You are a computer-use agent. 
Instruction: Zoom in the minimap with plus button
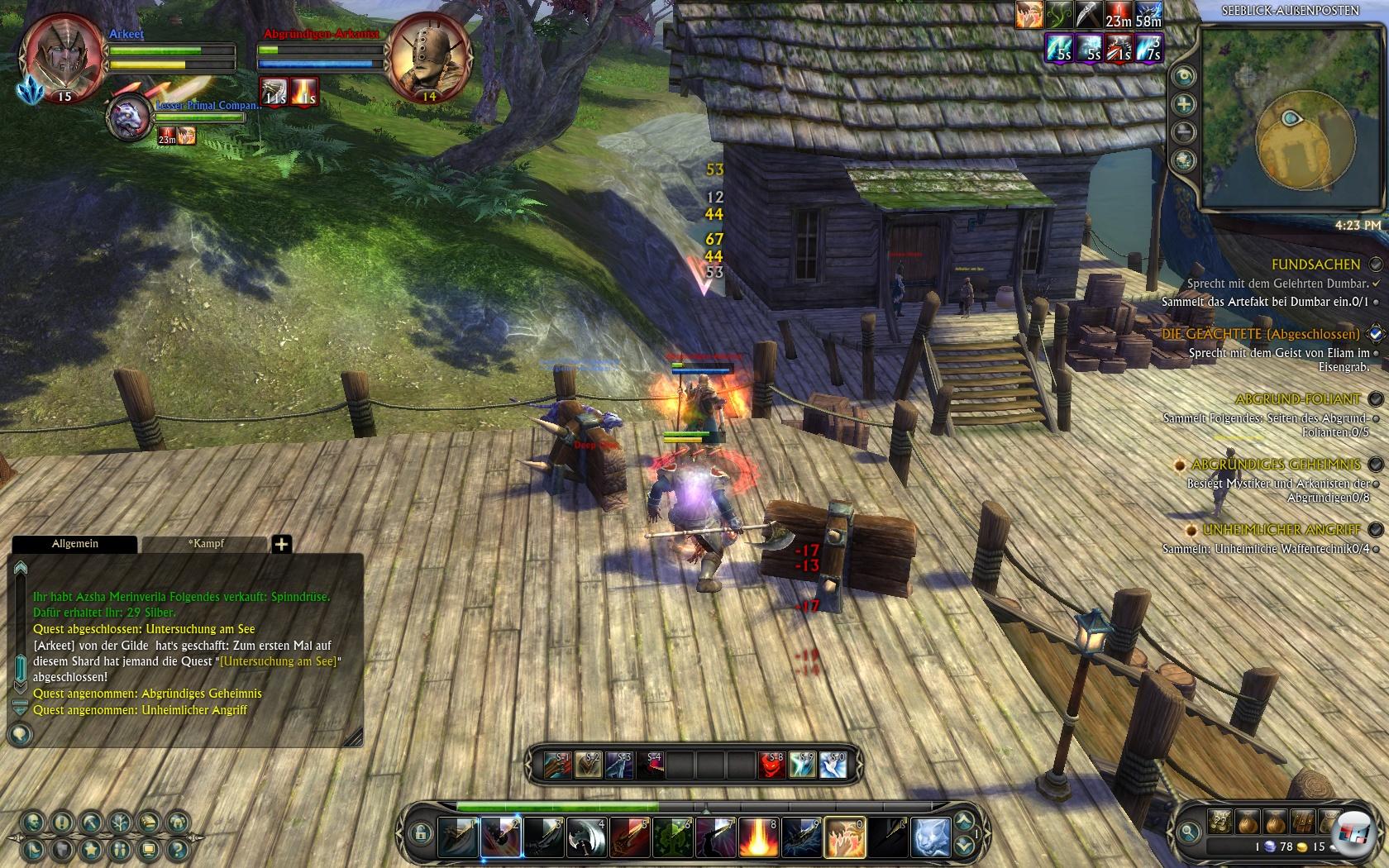pyautogui.click(x=1184, y=104)
